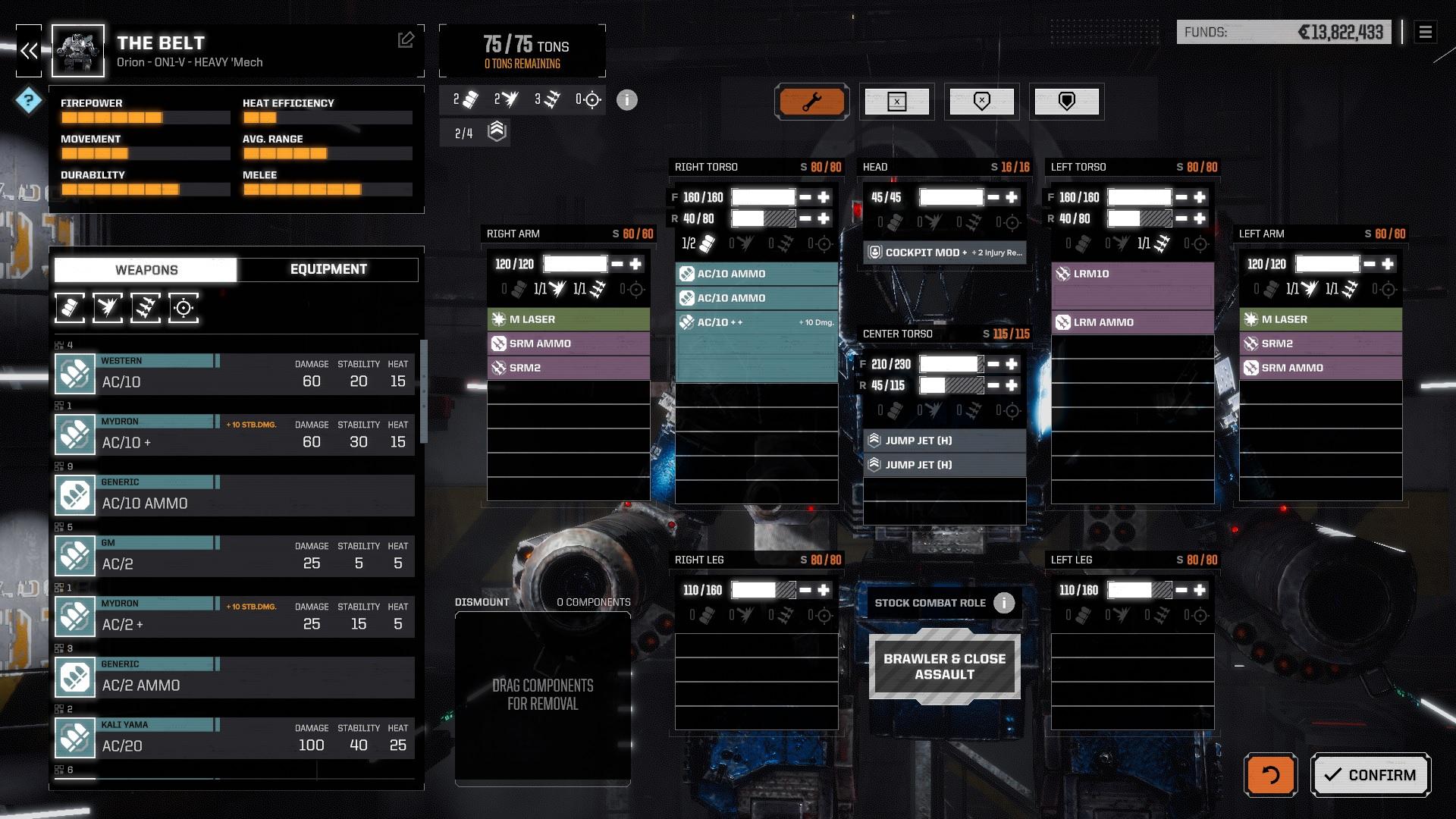This screenshot has height=819, width=1456.
Task: Select the Kali Yama AC/20 weapon row
Action: coord(235,738)
